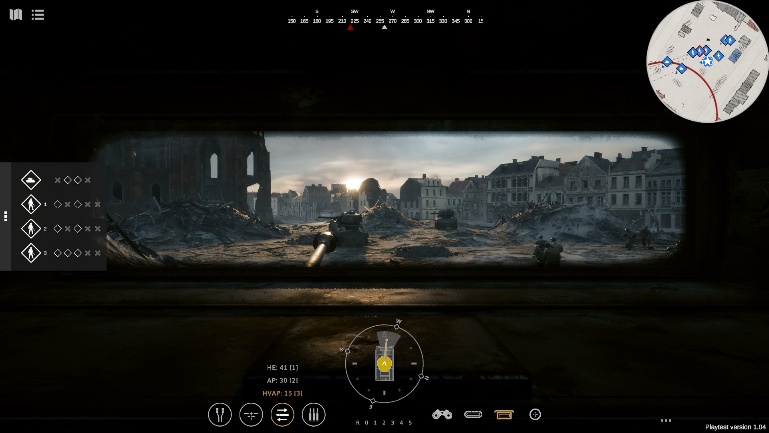This screenshot has height=433, width=769.
Task: Open the map using the folded map icon
Action: coord(15,15)
